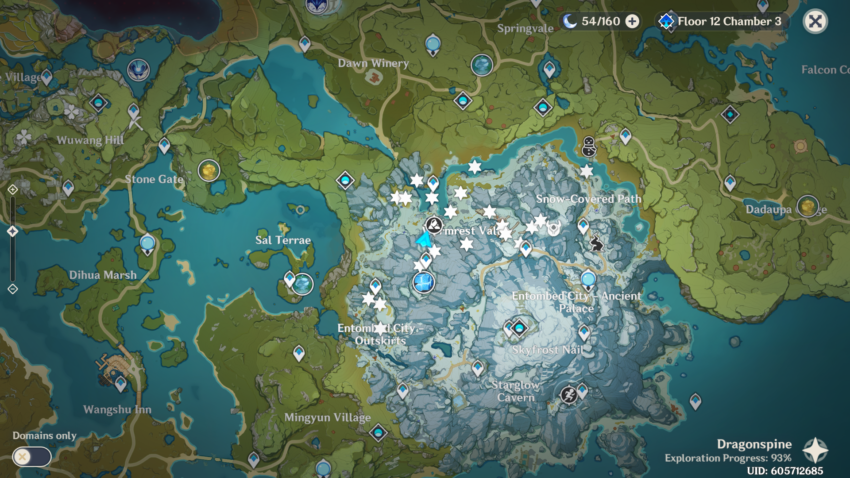850x478 pixels.
Task: Toggle the Domains only switch
Action: [x=32, y=456]
